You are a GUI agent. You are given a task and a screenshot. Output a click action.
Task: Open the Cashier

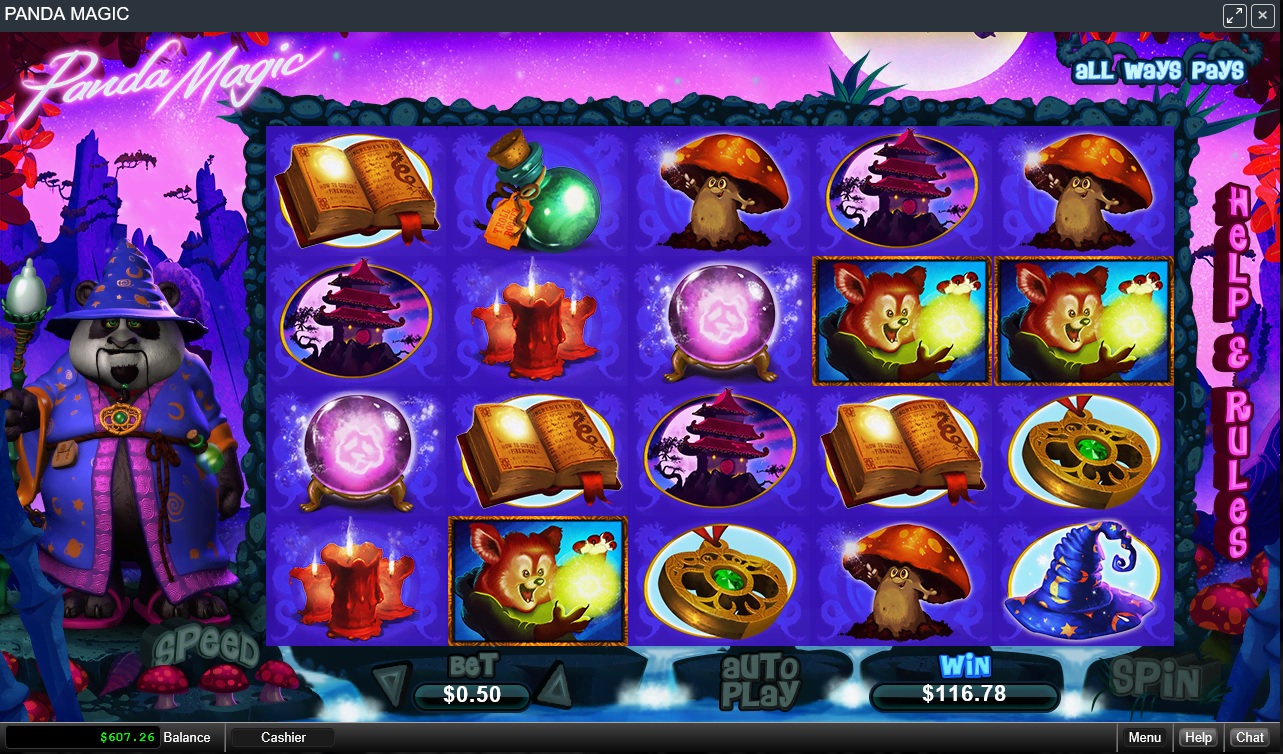pos(283,738)
